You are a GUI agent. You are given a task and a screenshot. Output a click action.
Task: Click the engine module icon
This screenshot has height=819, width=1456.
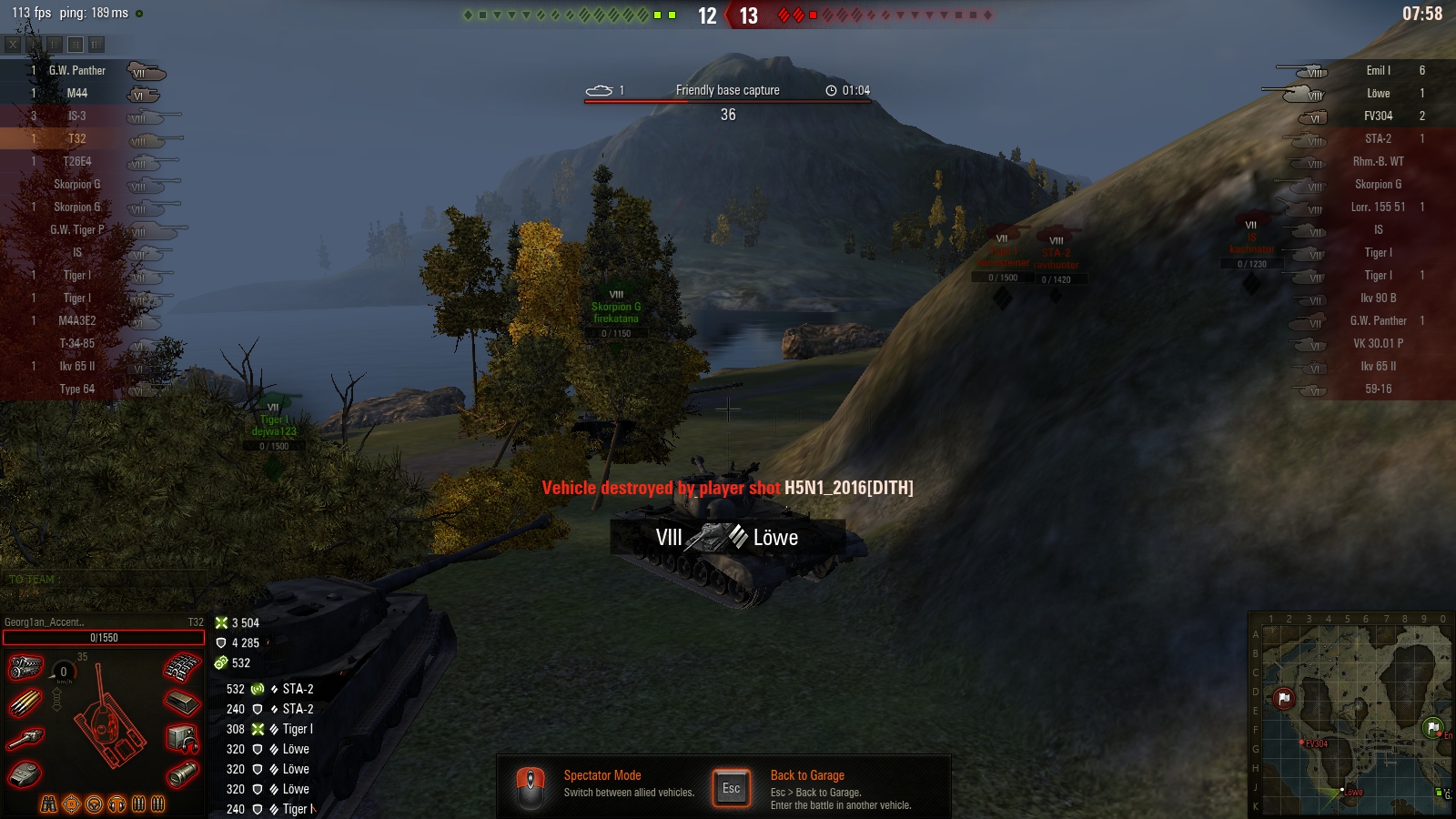(x=25, y=667)
